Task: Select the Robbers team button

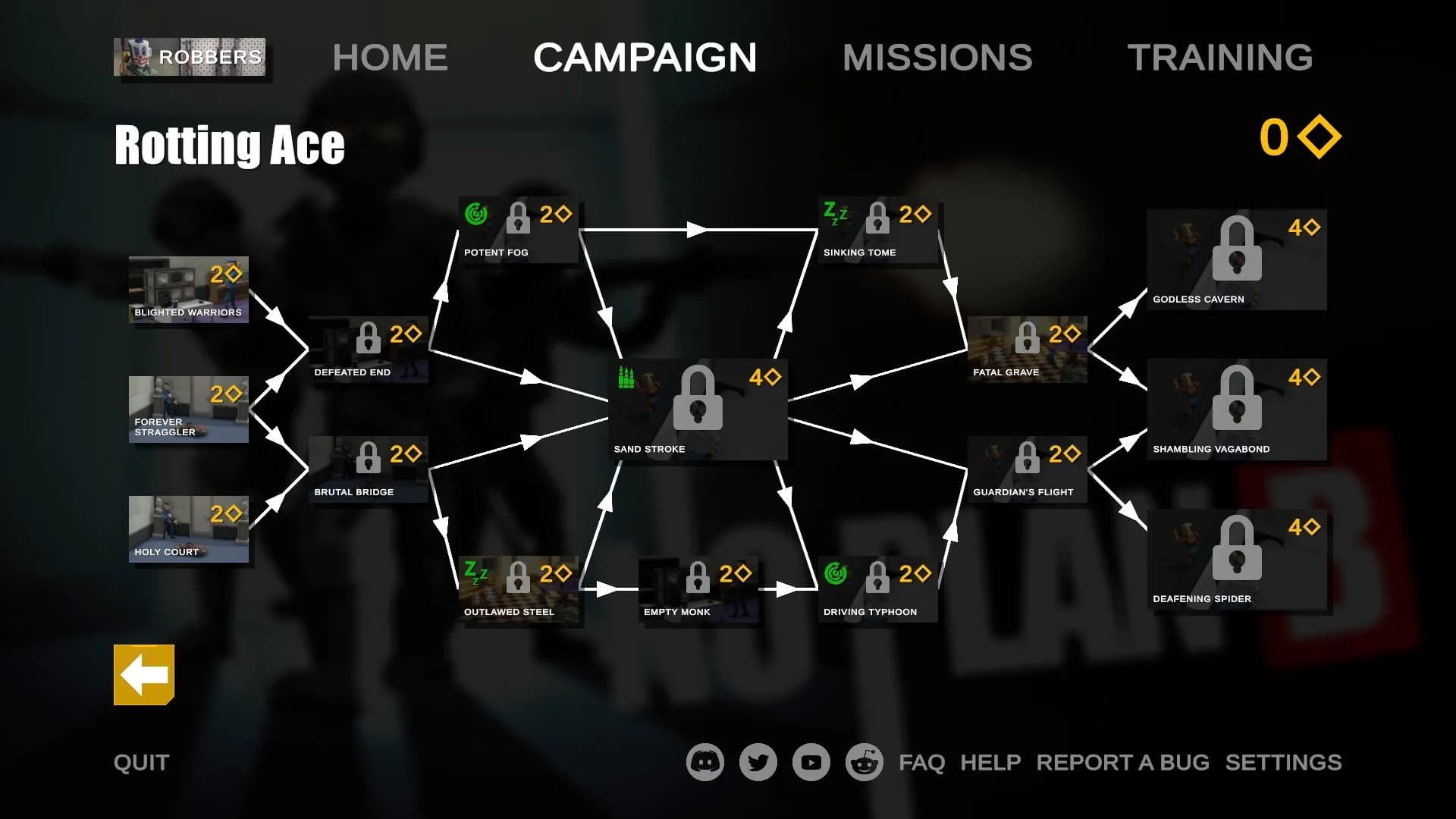Action: tap(190, 57)
